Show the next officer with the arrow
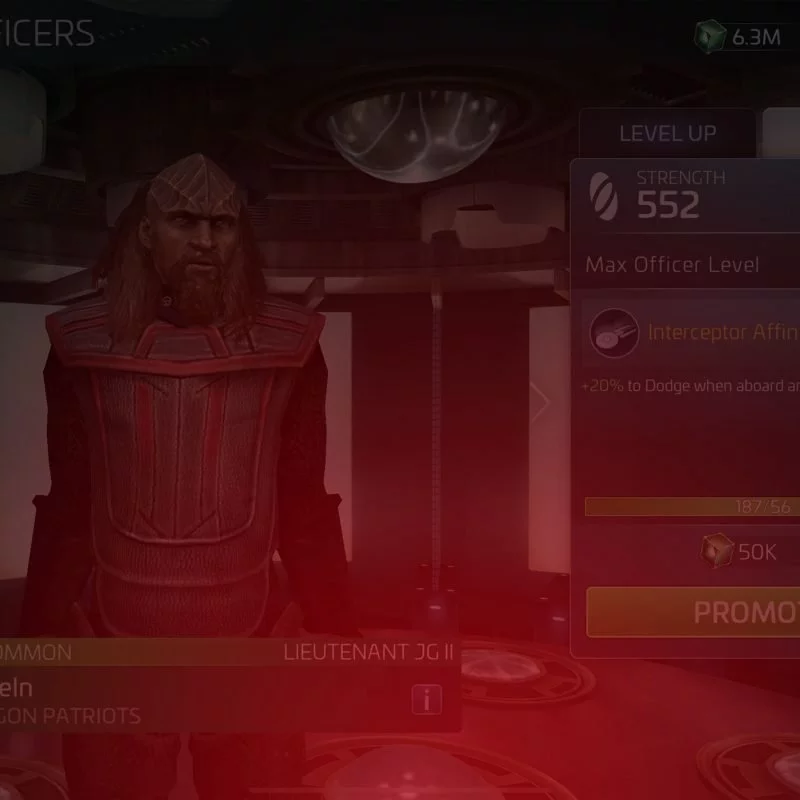800x800 pixels. click(540, 402)
